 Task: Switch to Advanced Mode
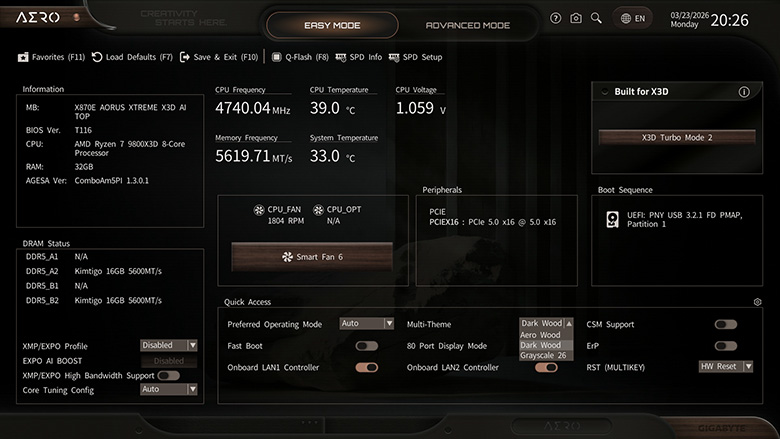(x=467, y=25)
